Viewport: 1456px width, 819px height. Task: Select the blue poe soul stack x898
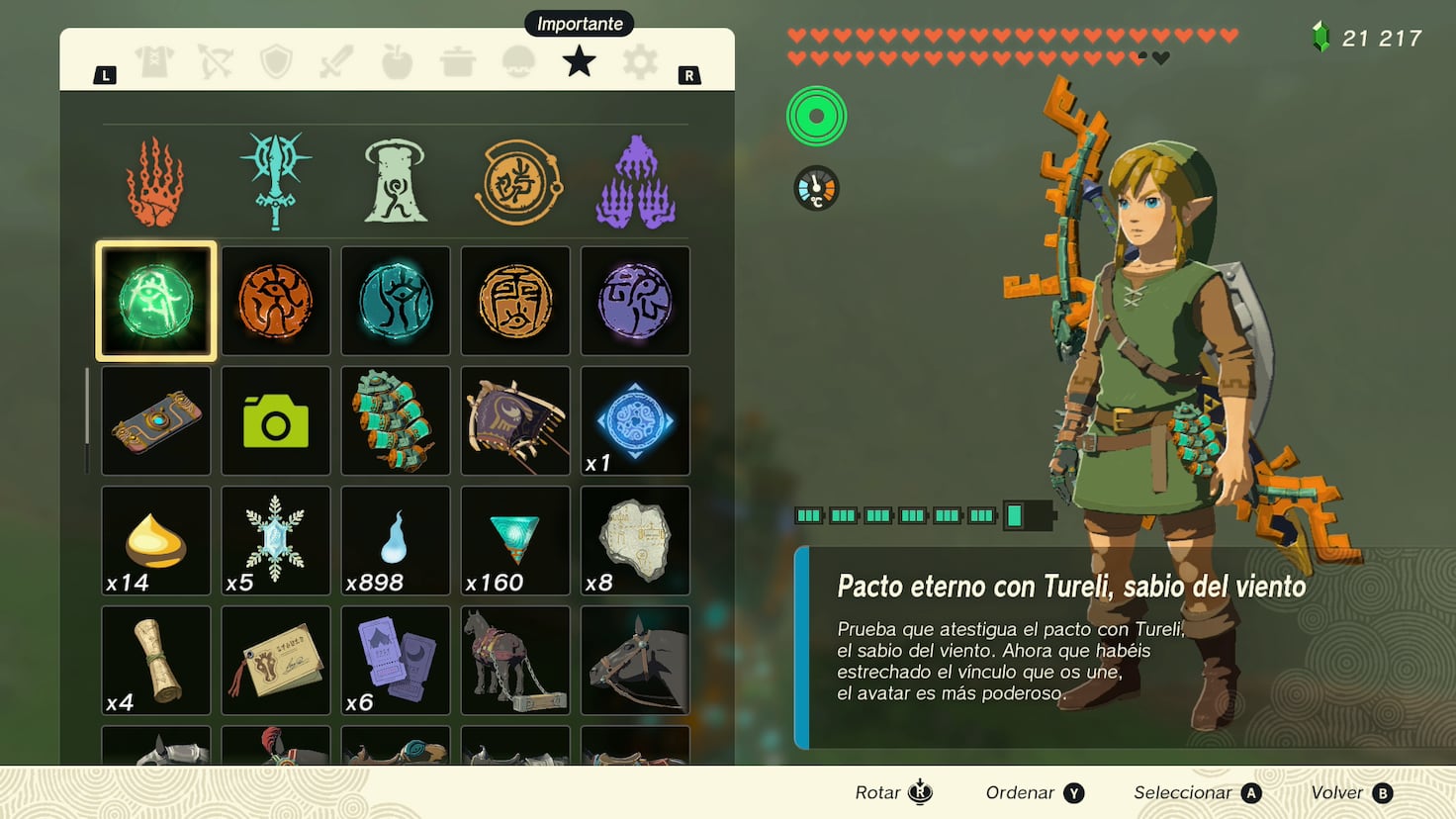(x=395, y=540)
